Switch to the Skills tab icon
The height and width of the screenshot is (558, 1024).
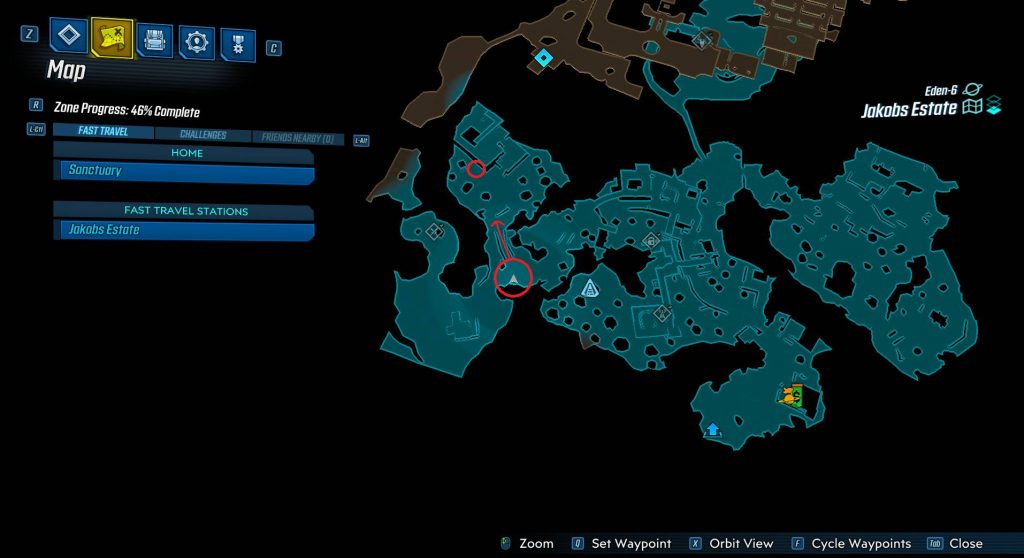pyautogui.click(x=196, y=42)
